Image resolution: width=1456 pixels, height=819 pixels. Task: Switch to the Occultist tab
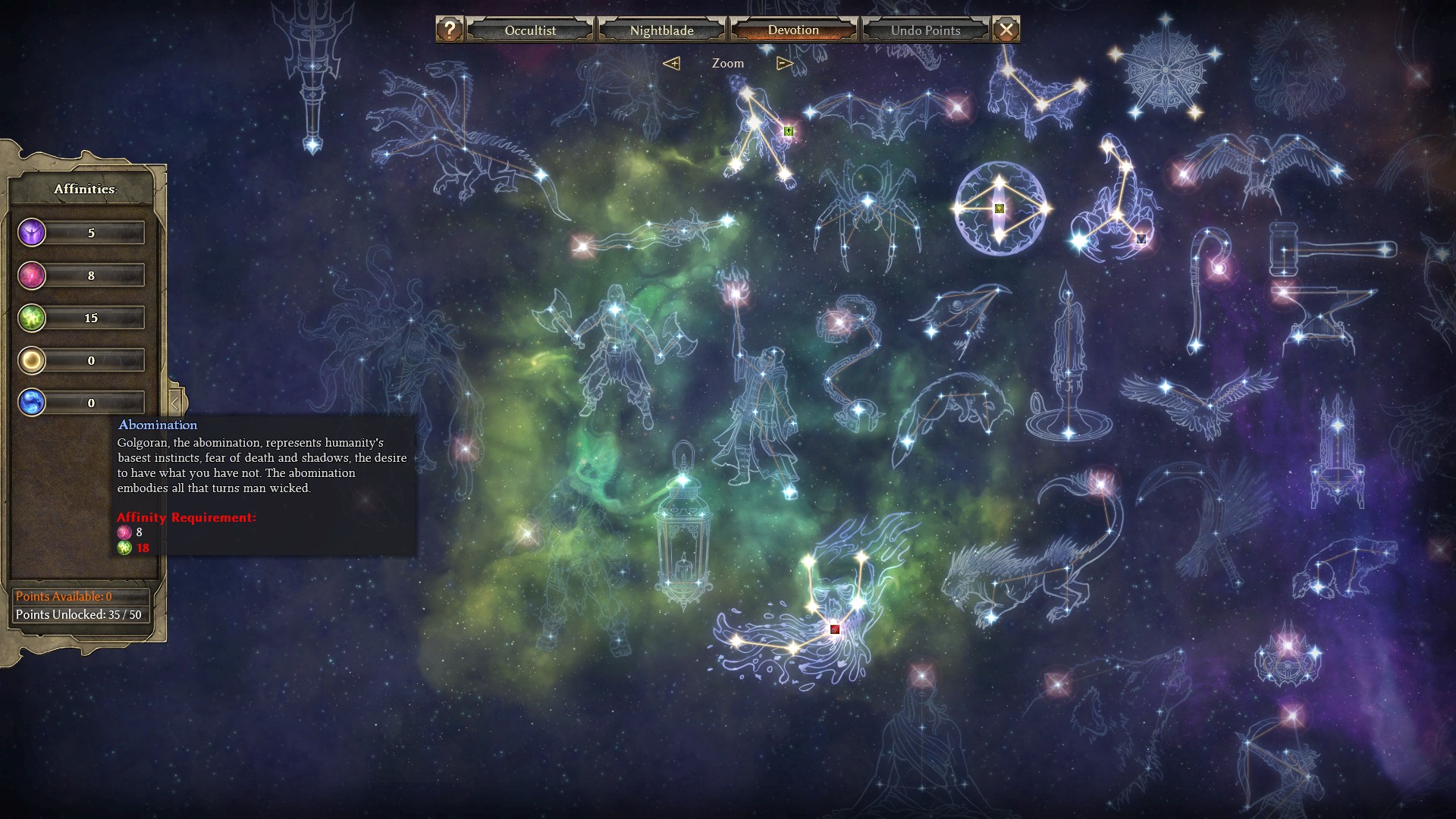pyautogui.click(x=530, y=30)
